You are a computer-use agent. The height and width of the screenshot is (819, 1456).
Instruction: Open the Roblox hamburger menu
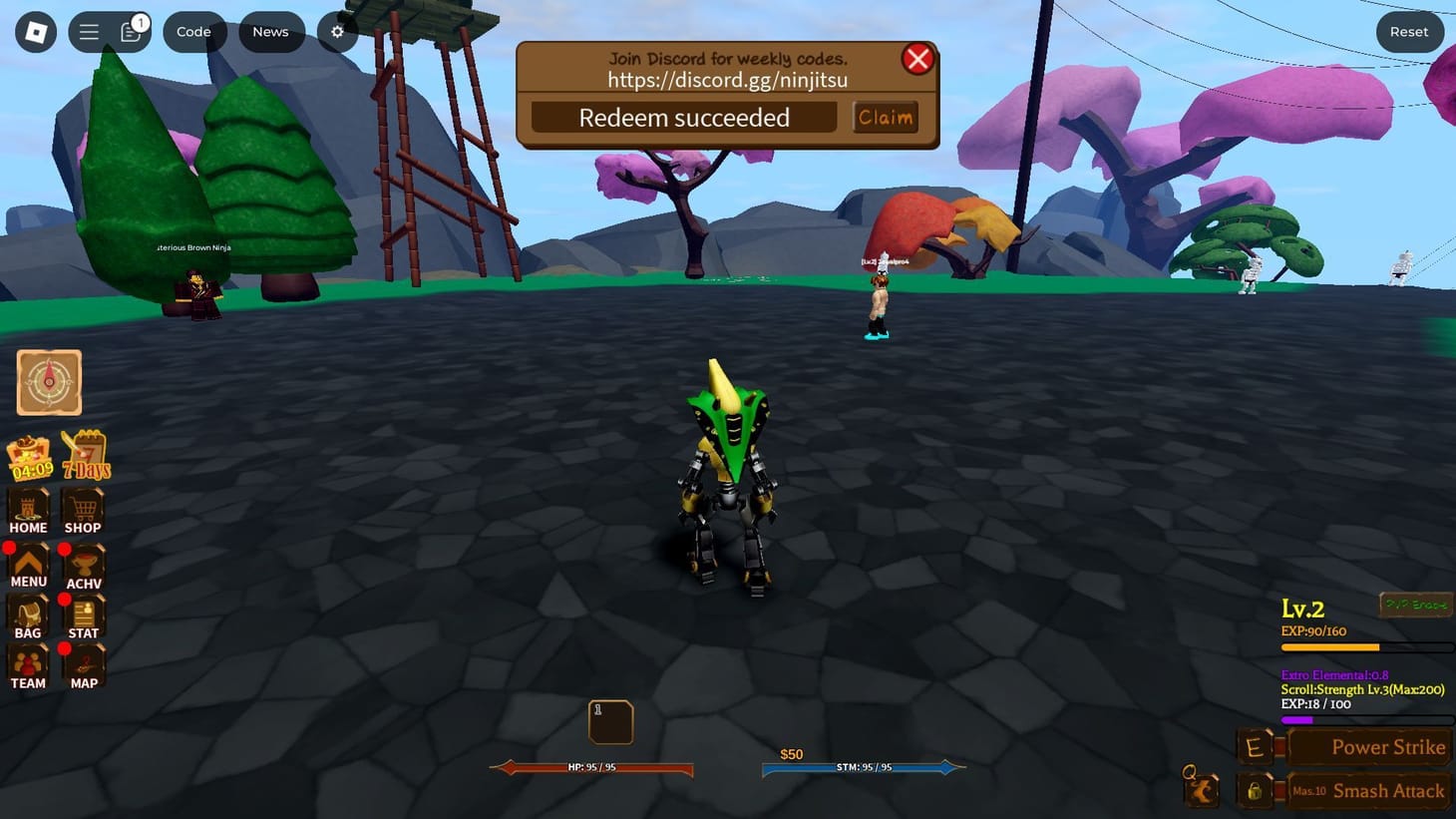point(88,31)
